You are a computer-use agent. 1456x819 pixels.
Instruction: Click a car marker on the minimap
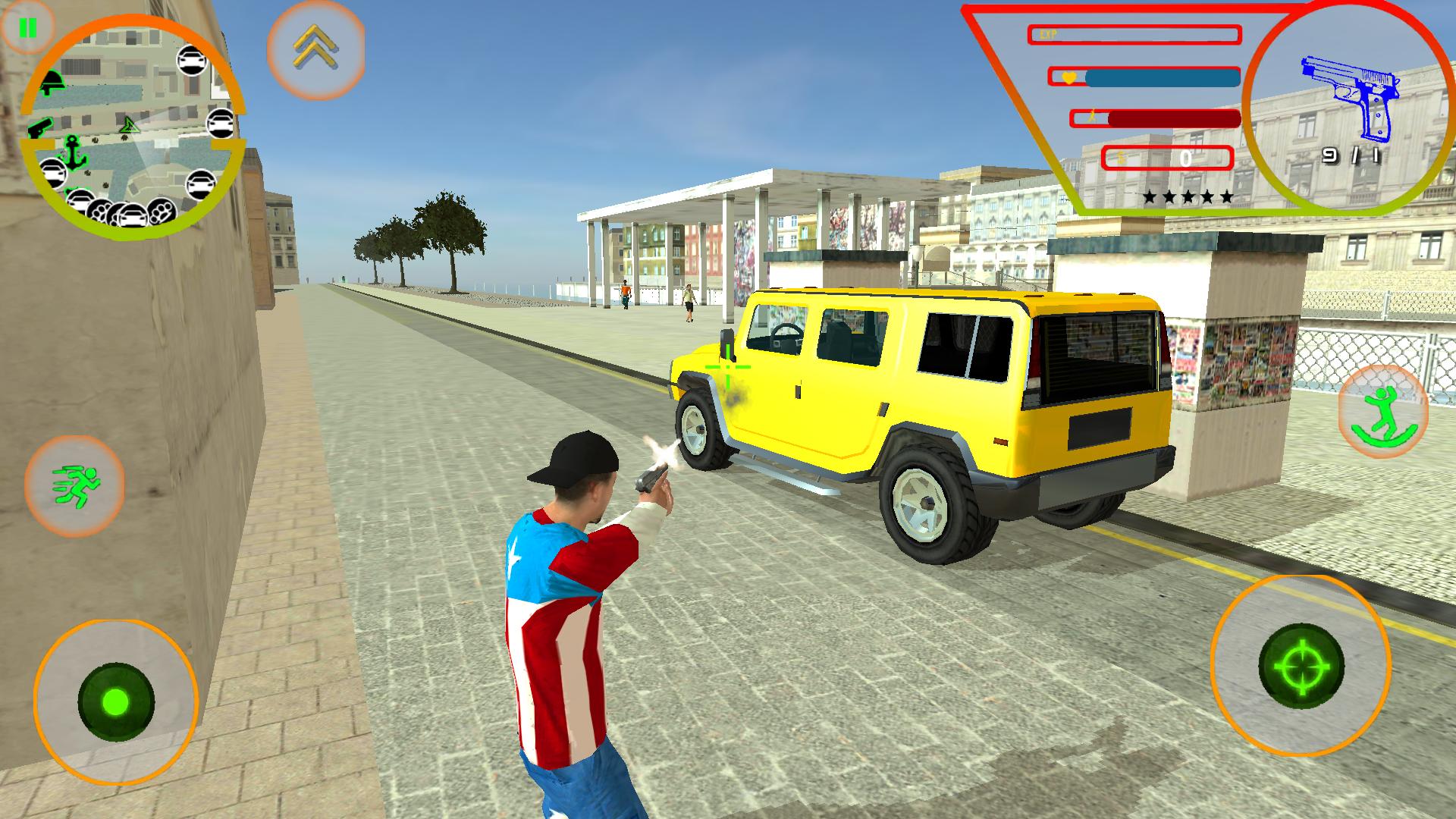pyautogui.click(x=192, y=58)
